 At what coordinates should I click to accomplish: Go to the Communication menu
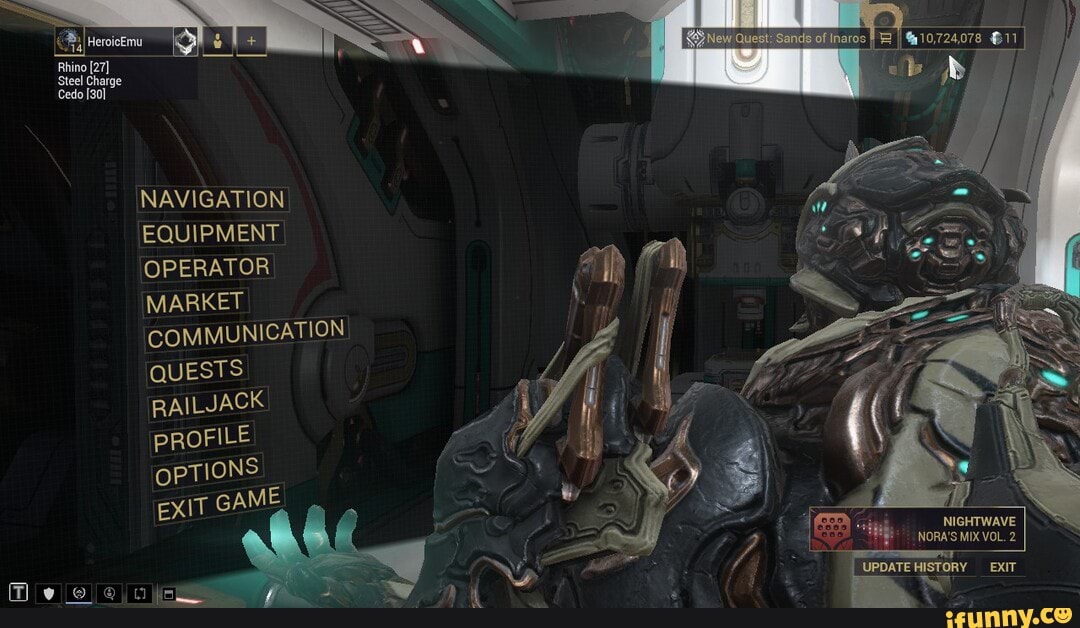pos(246,334)
